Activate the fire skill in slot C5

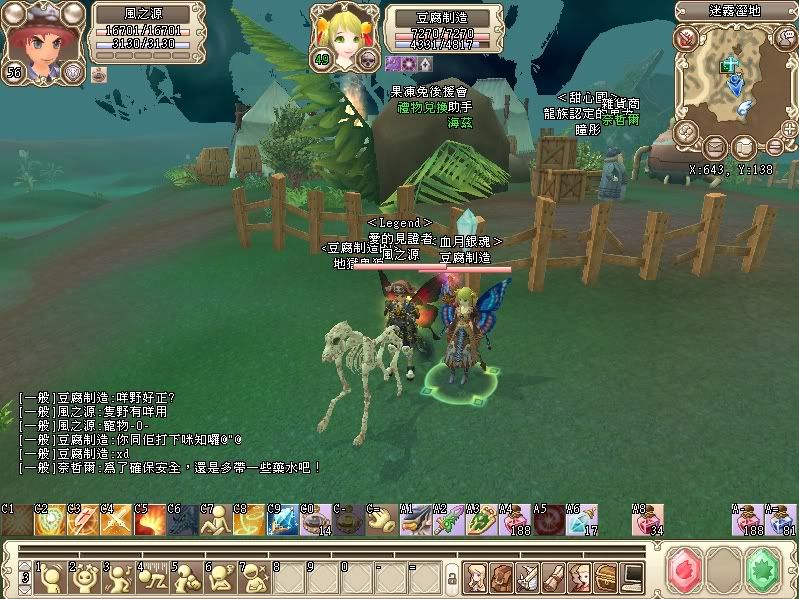150,520
